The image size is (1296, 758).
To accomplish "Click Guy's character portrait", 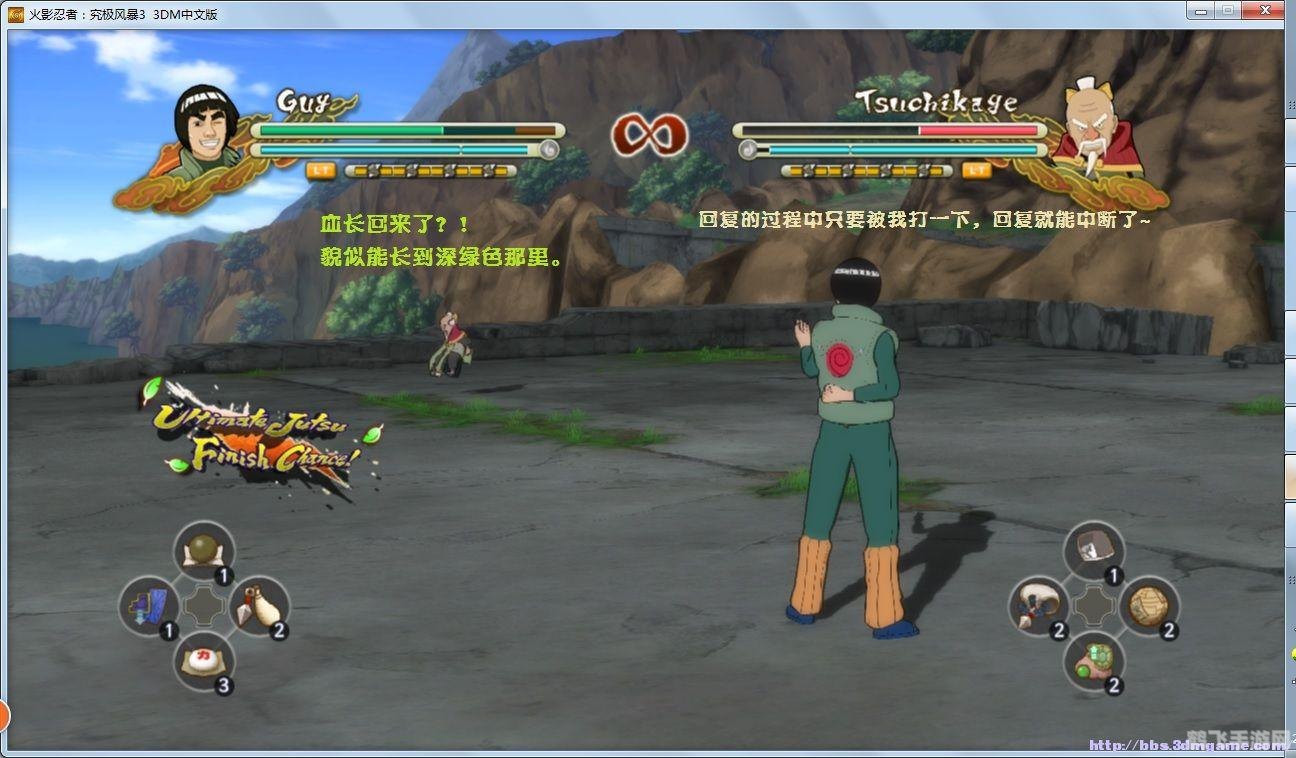I will [x=207, y=127].
